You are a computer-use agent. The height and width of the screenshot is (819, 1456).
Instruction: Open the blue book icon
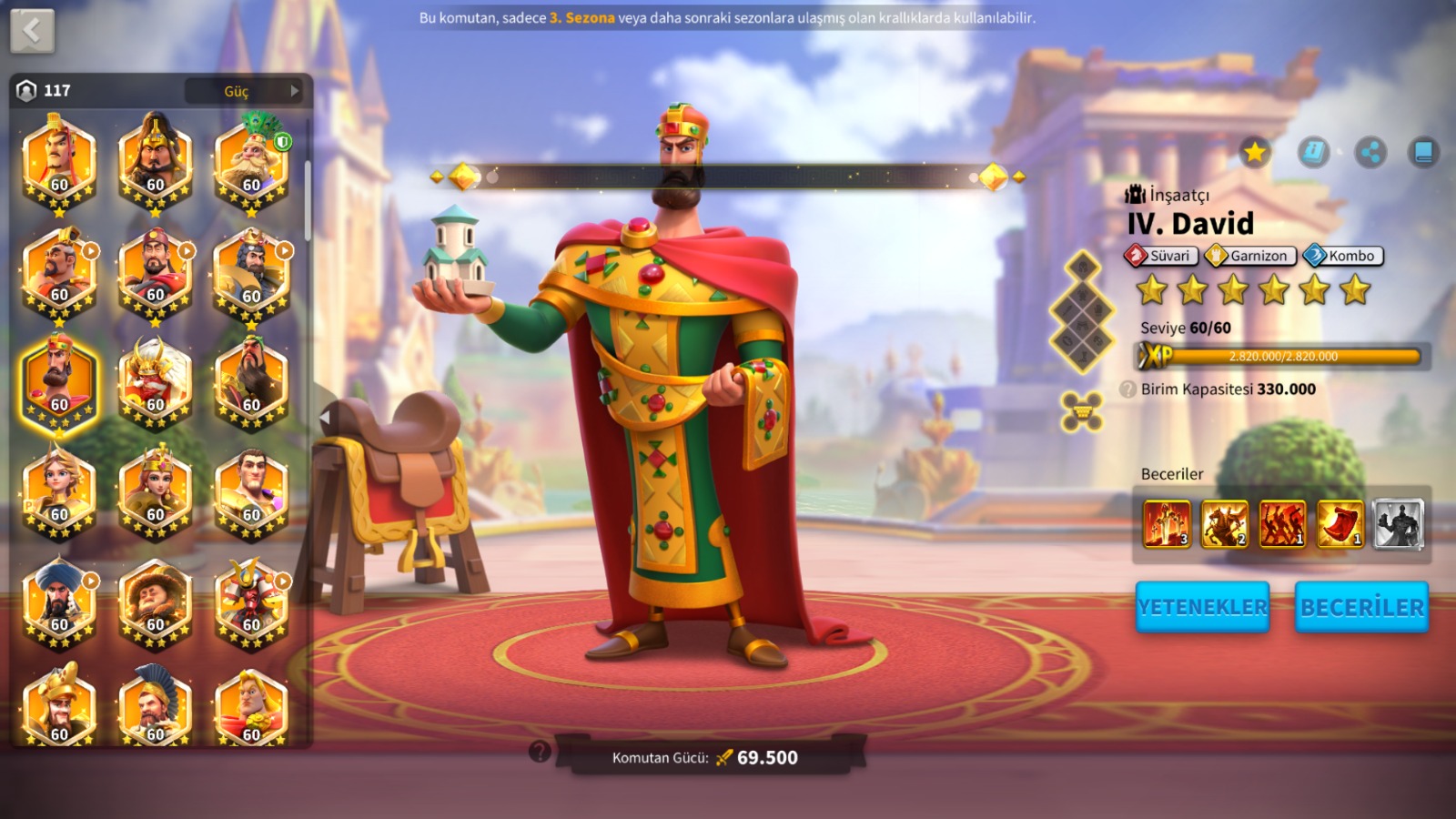pyautogui.click(x=1423, y=152)
